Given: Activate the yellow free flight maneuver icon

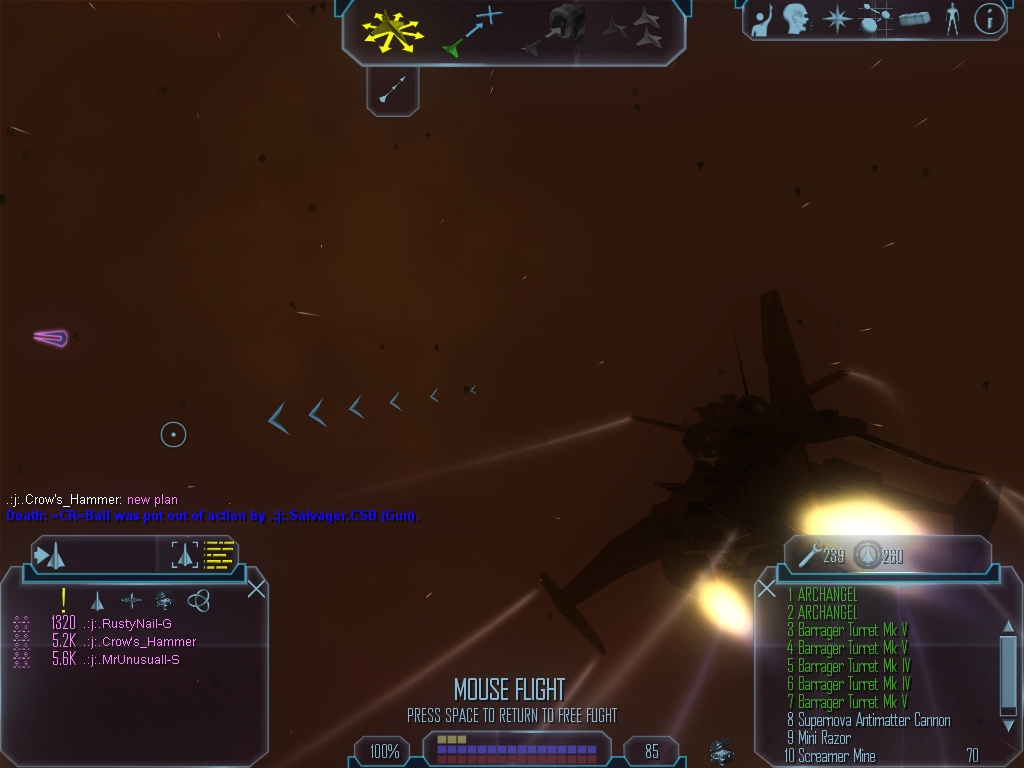Looking at the screenshot, I should 392,31.
